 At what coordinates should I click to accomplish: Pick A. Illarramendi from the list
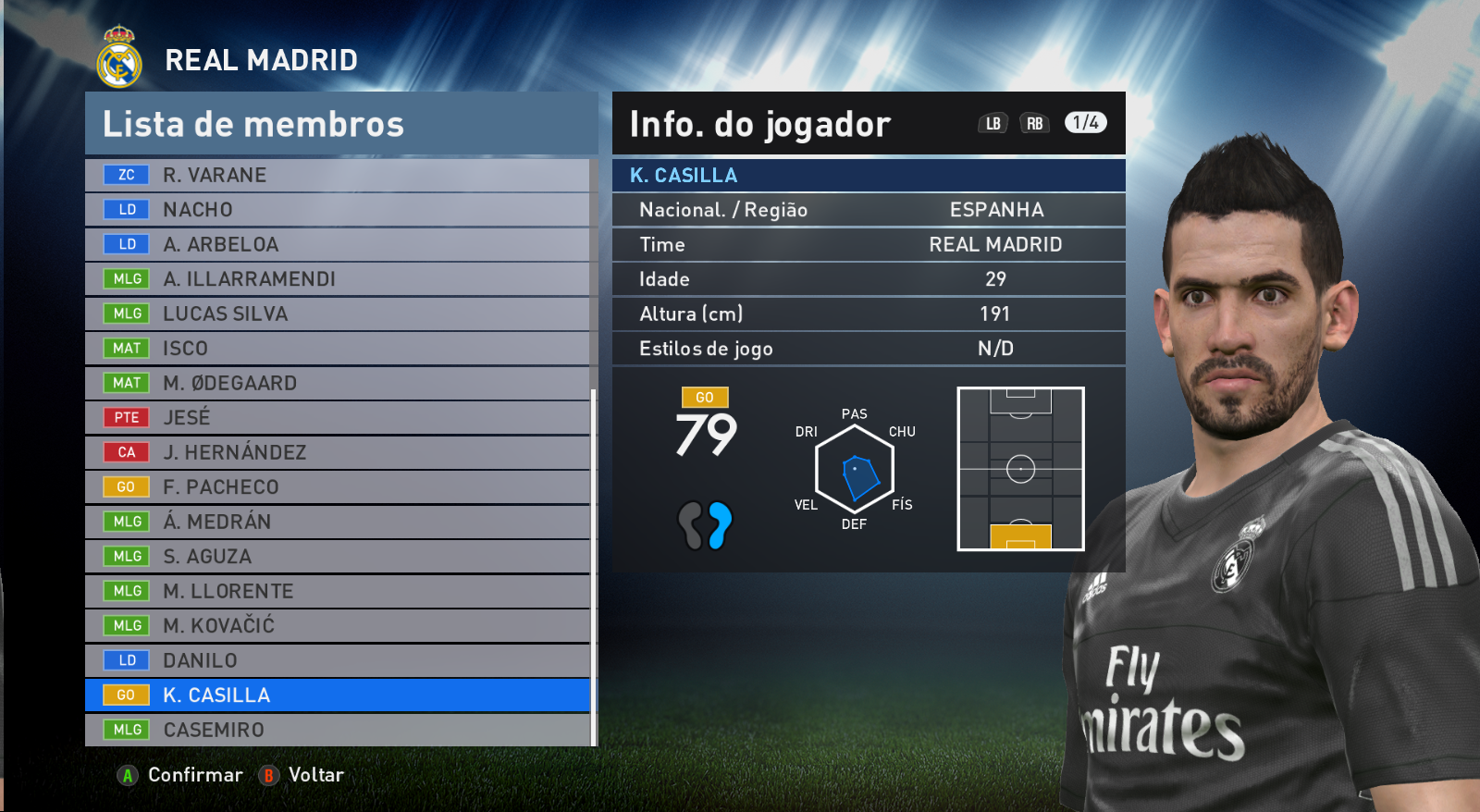(338, 279)
